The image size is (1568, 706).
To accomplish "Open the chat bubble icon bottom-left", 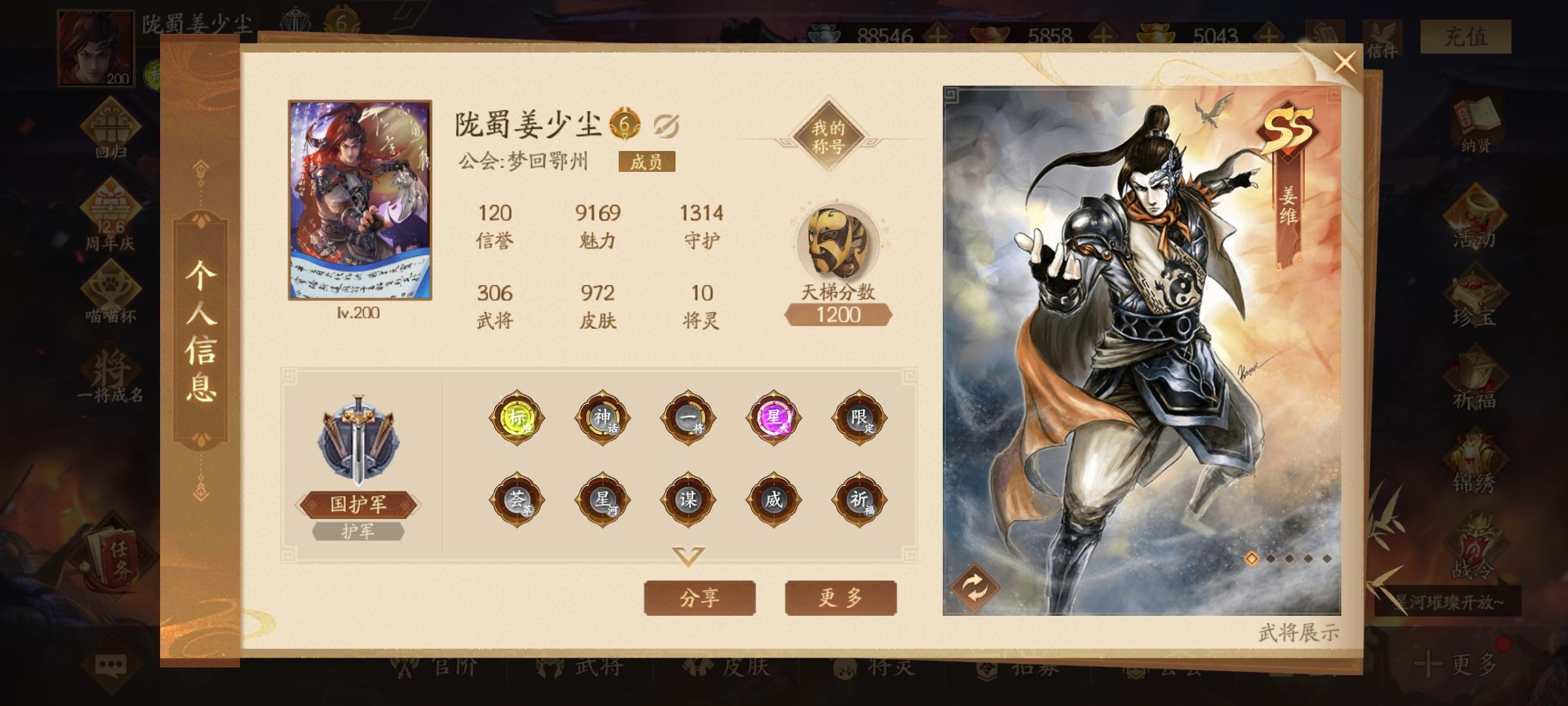I will click(x=110, y=664).
